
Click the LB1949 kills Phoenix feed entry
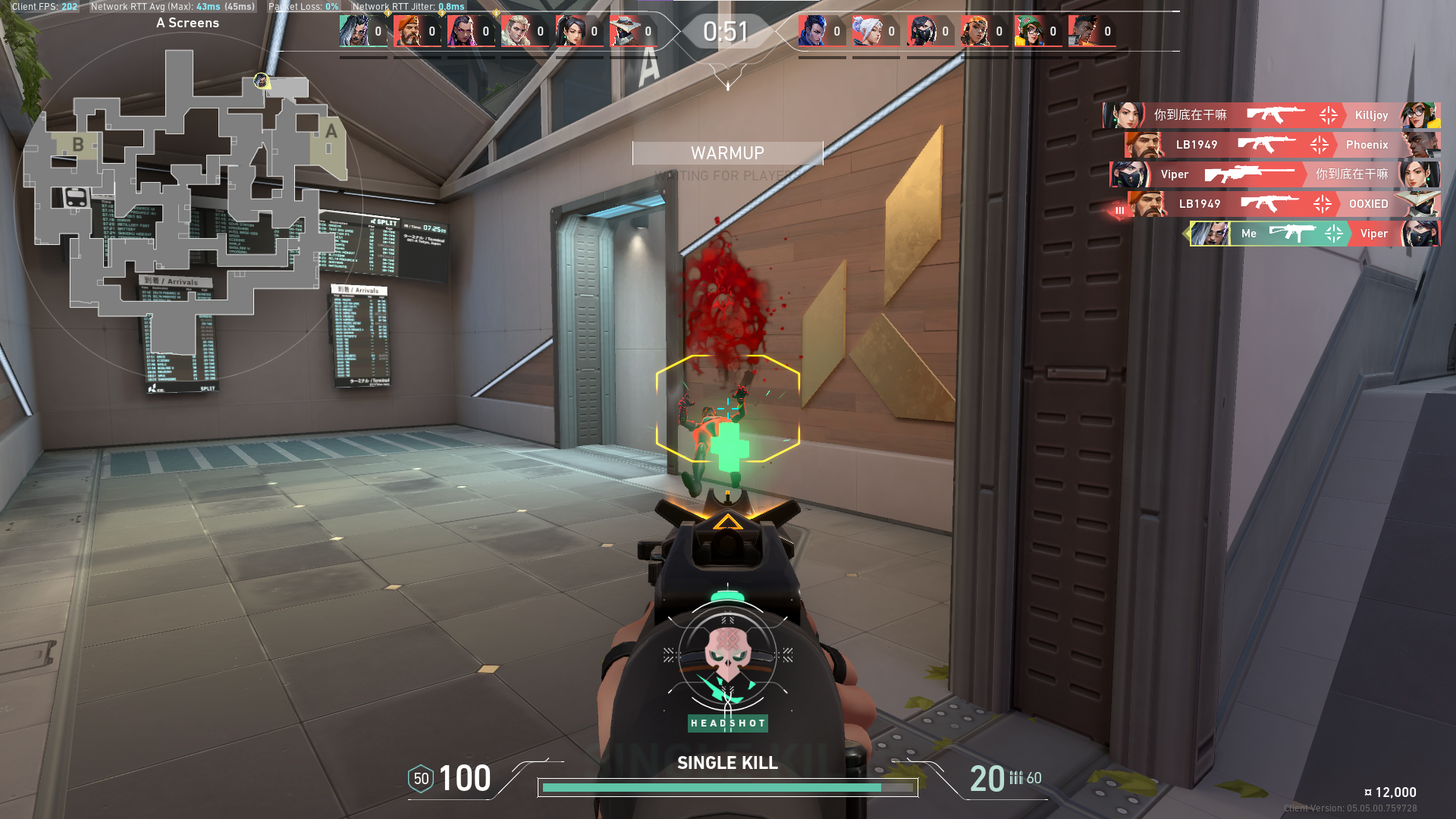pos(1282,145)
